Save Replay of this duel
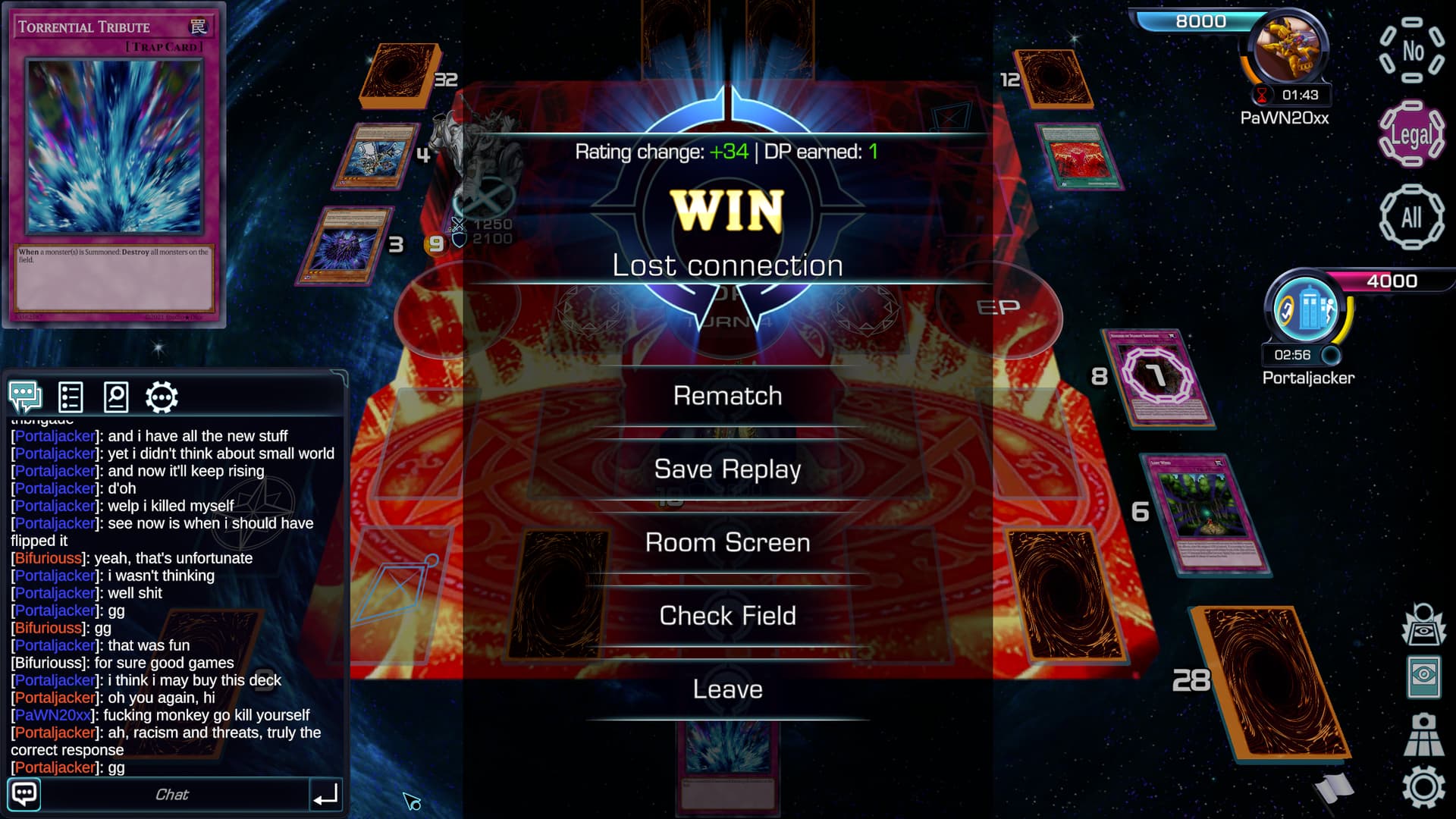The height and width of the screenshot is (819, 1456). [x=727, y=469]
